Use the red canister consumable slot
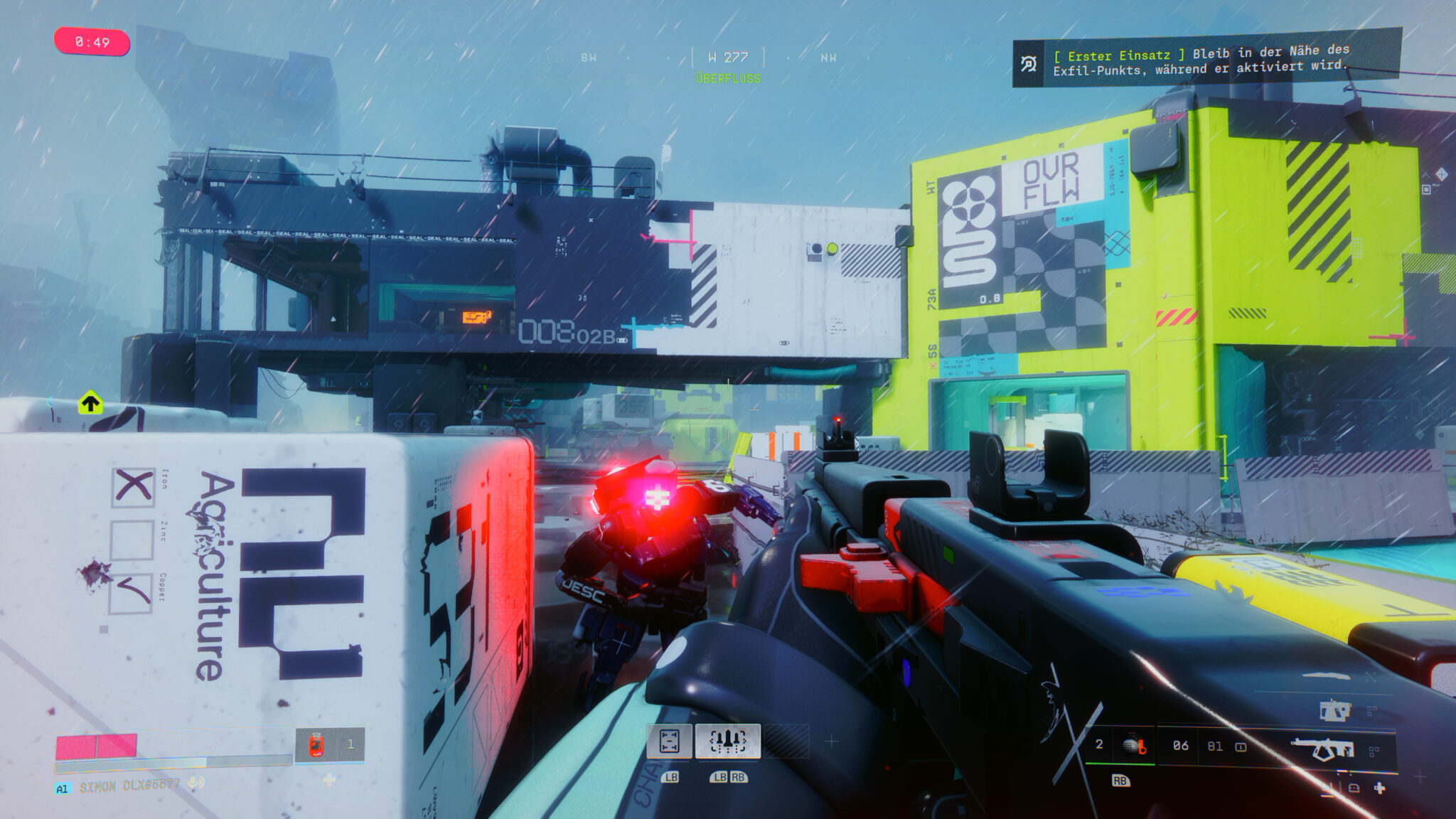1456x819 pixels. pyautogui.click(x=316, y=745)
